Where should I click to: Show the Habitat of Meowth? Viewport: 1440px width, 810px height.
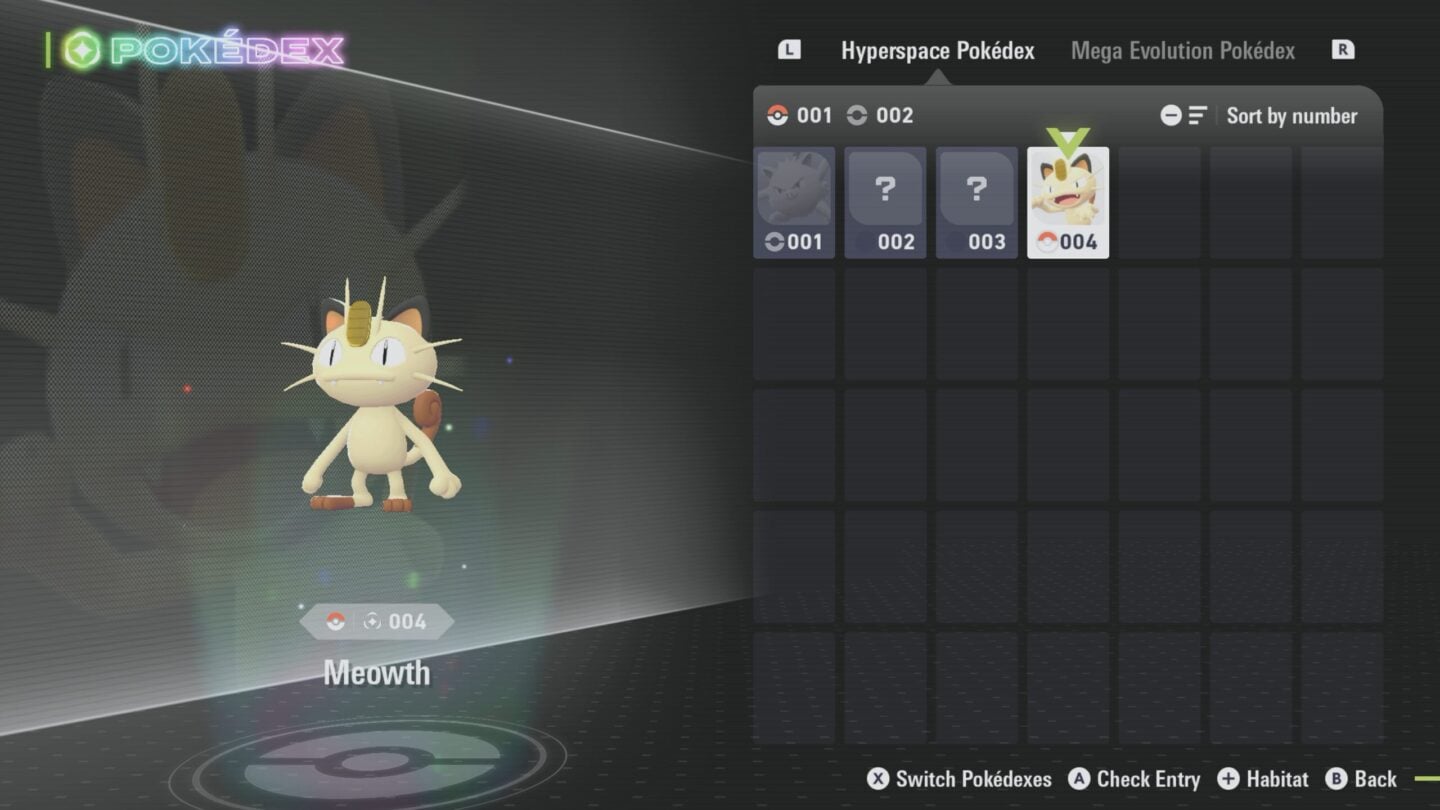1263,779
